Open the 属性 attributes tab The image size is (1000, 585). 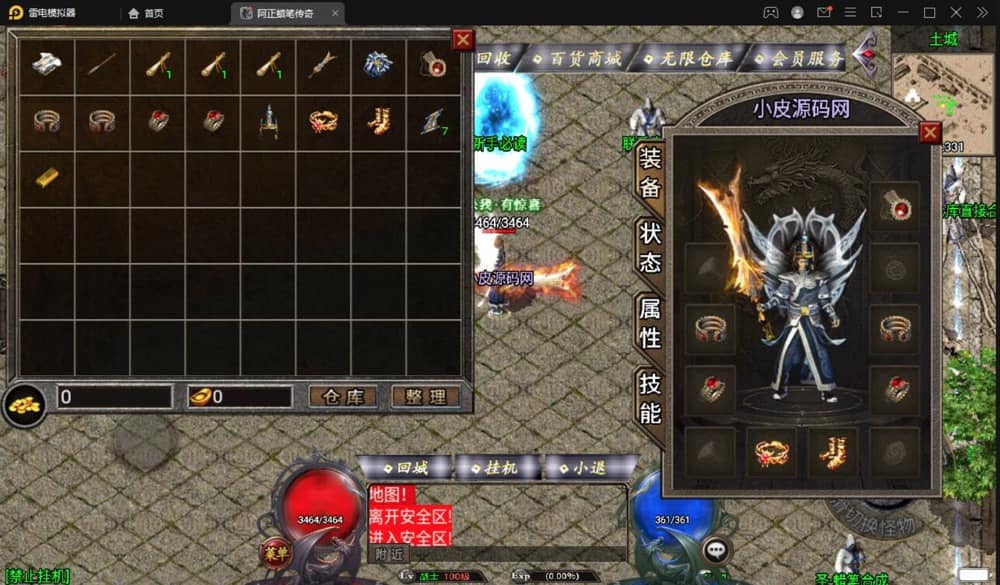pos(650,323)
